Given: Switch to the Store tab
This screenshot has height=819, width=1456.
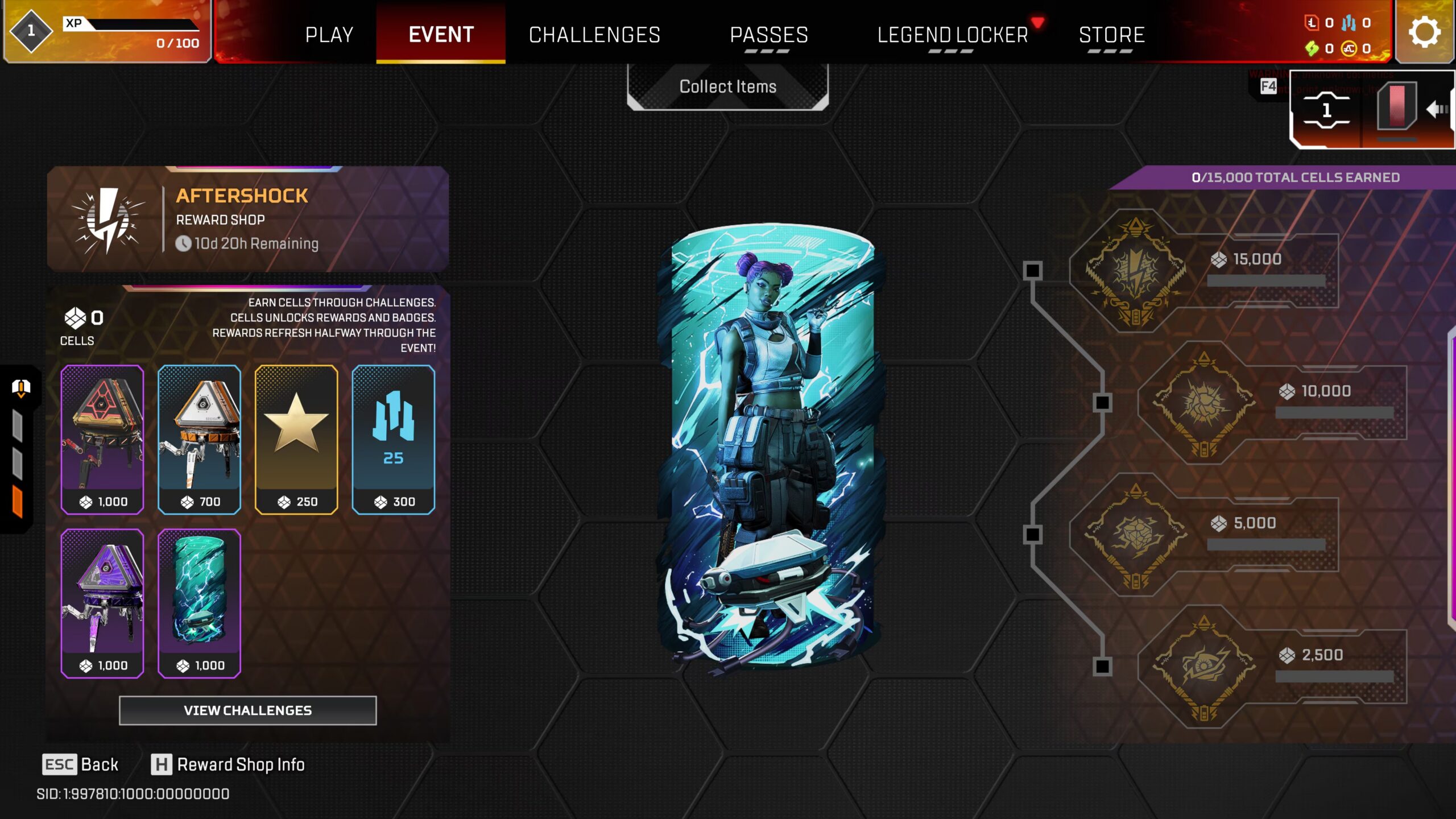Looking at the screenshot, I should point(1111,35).
